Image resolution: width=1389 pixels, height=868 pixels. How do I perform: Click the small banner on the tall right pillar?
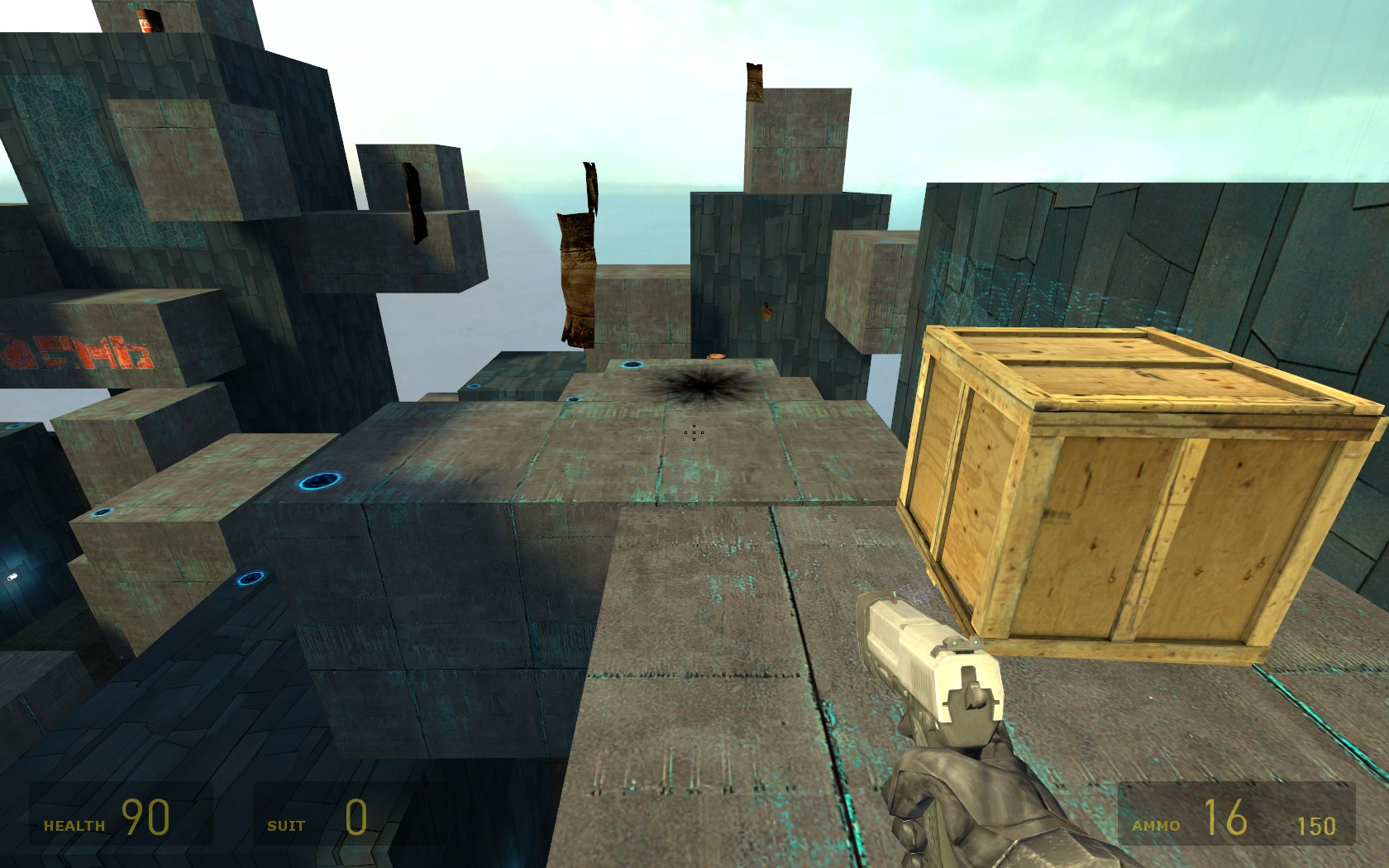(754, 83)
